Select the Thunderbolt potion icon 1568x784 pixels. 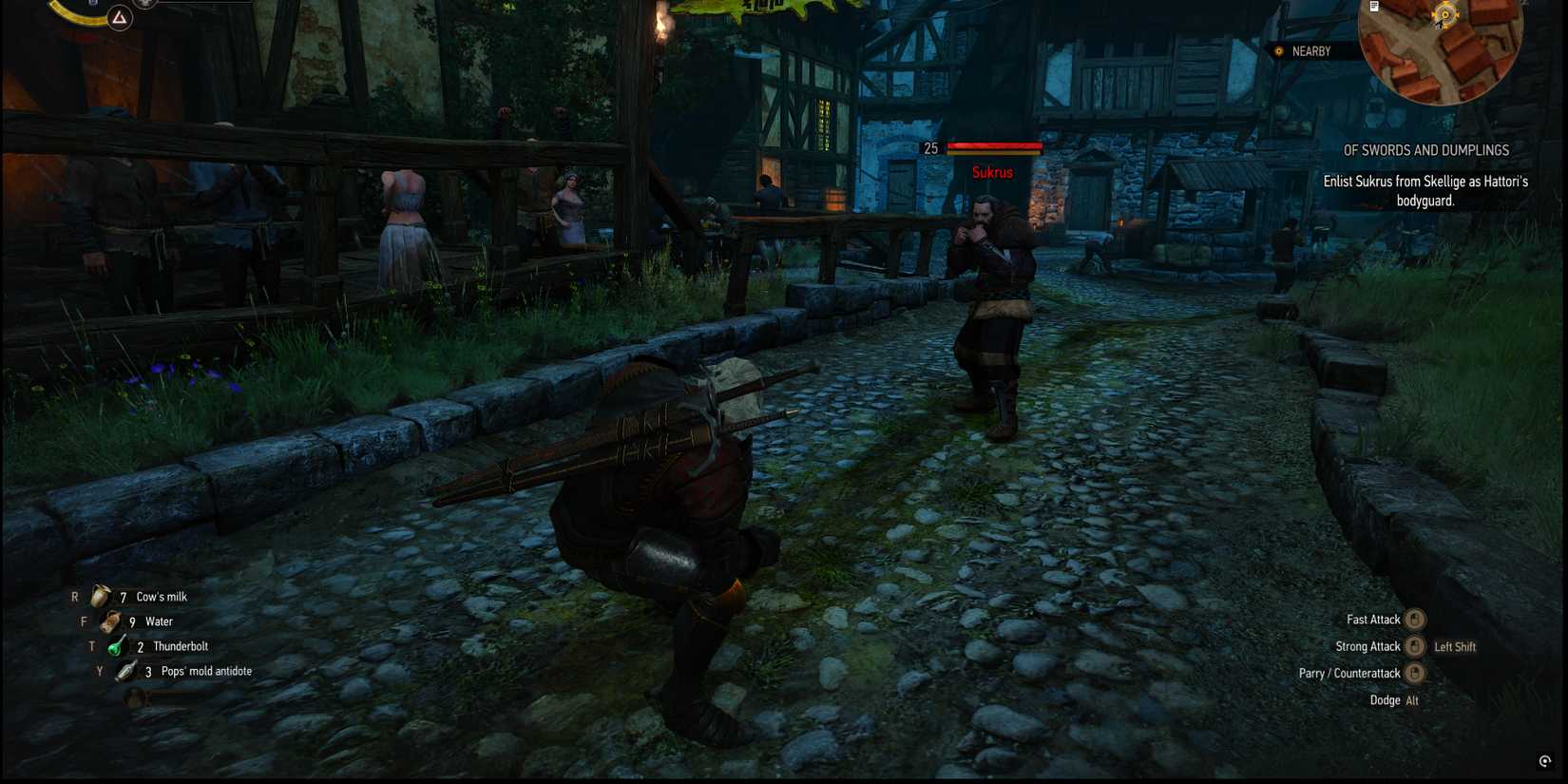pos(116,645)
